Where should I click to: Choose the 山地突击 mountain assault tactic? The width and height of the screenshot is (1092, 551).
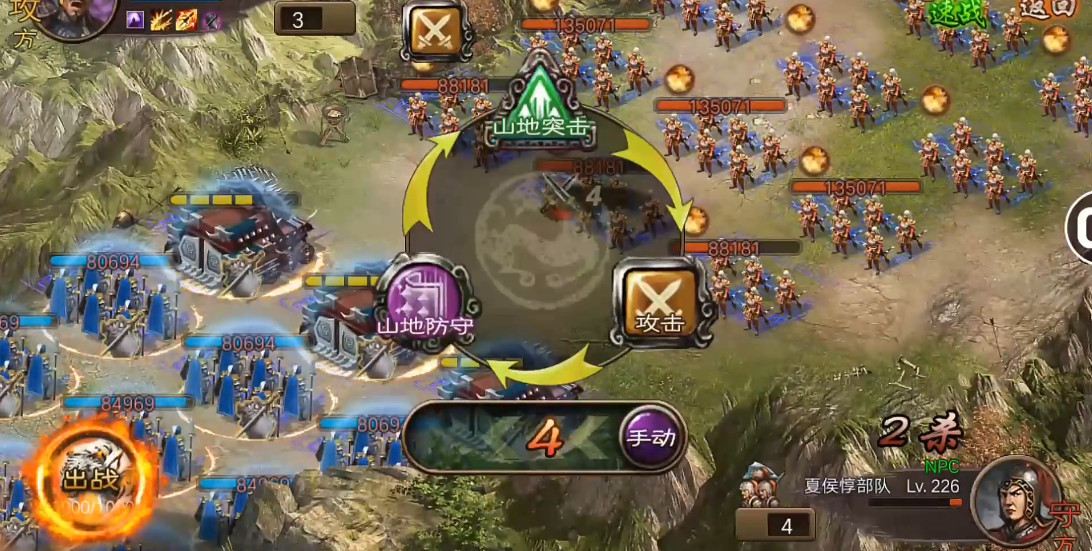[541, 104]
